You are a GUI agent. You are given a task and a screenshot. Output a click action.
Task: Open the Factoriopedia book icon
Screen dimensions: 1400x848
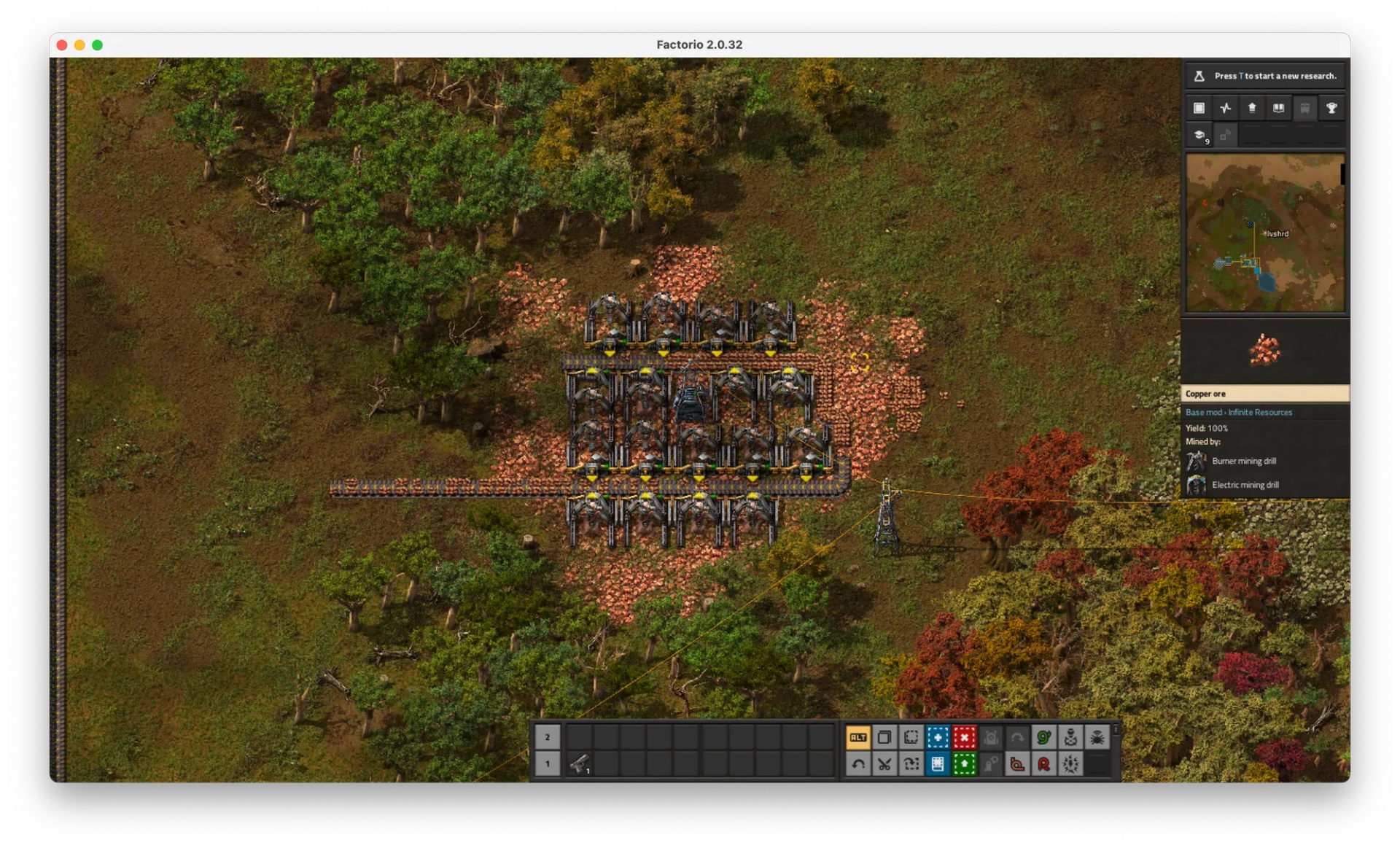point(1278,108)
